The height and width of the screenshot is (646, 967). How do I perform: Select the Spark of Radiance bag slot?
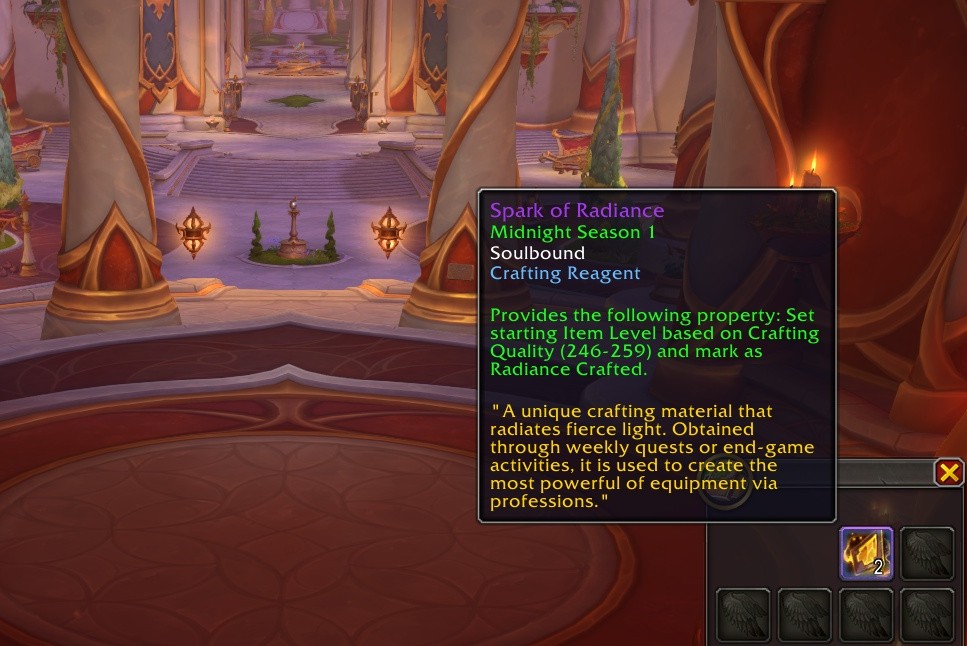coord(866,553)
